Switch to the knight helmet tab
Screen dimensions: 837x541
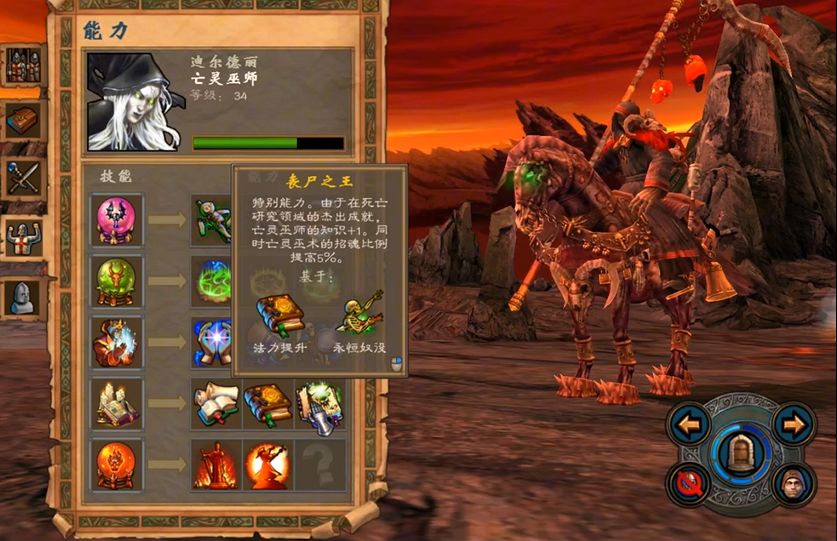tap(22, 296)
